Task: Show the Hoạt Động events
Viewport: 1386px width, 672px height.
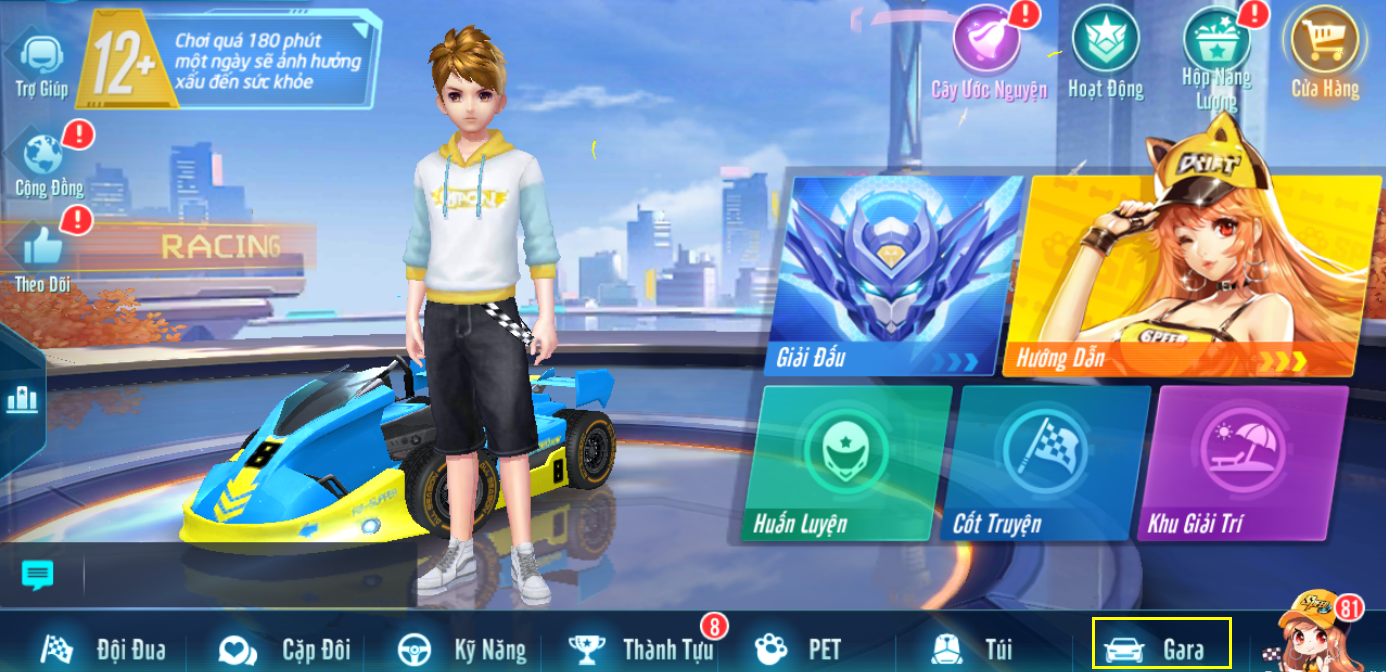Action: click(1105, 42)
